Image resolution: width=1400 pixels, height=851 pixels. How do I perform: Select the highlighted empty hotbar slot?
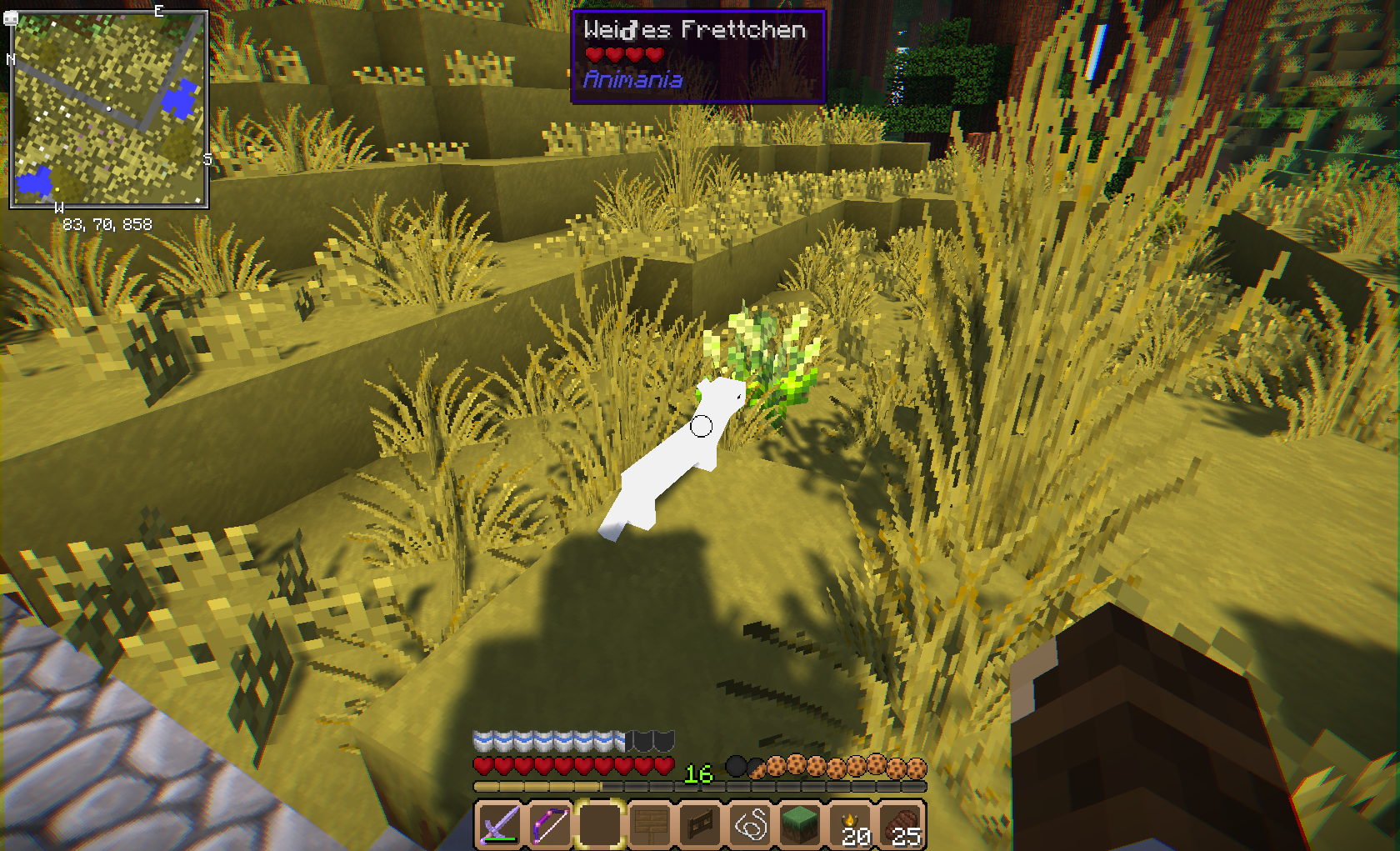(x=599, y=825)
